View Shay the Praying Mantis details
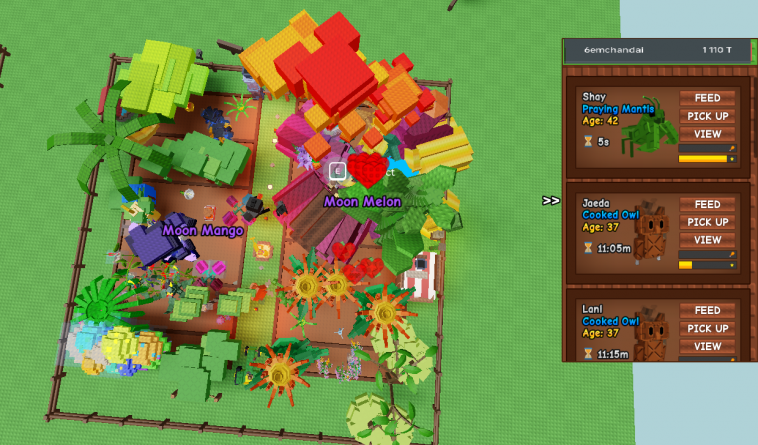The image size is (758, 445). click(x=707, y=134)
